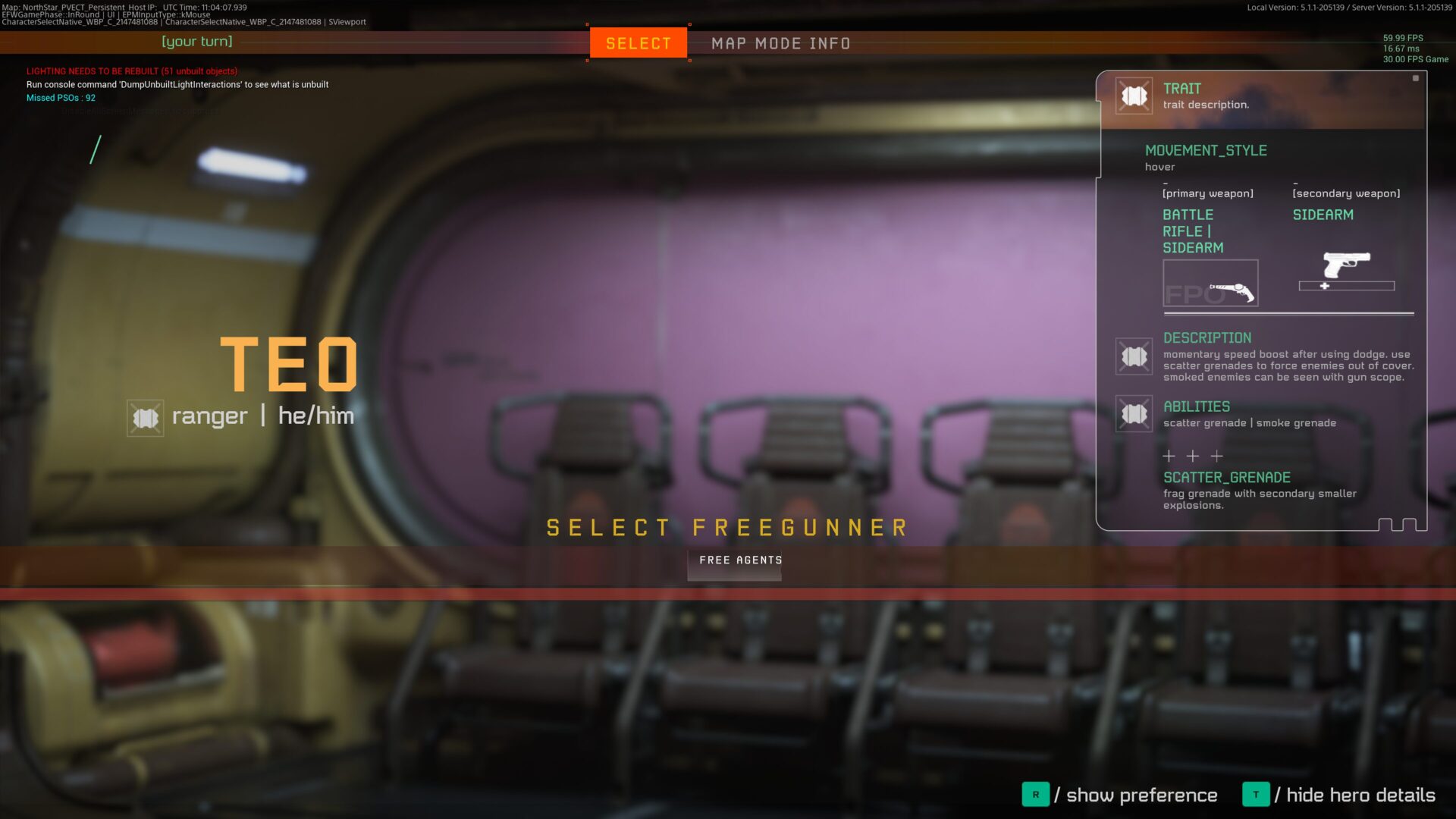Click the abilities icon beside scatter grenade text
The height and width of the screenshot is (819, 1456).
pyautogui.click(x=1134, y=414)
